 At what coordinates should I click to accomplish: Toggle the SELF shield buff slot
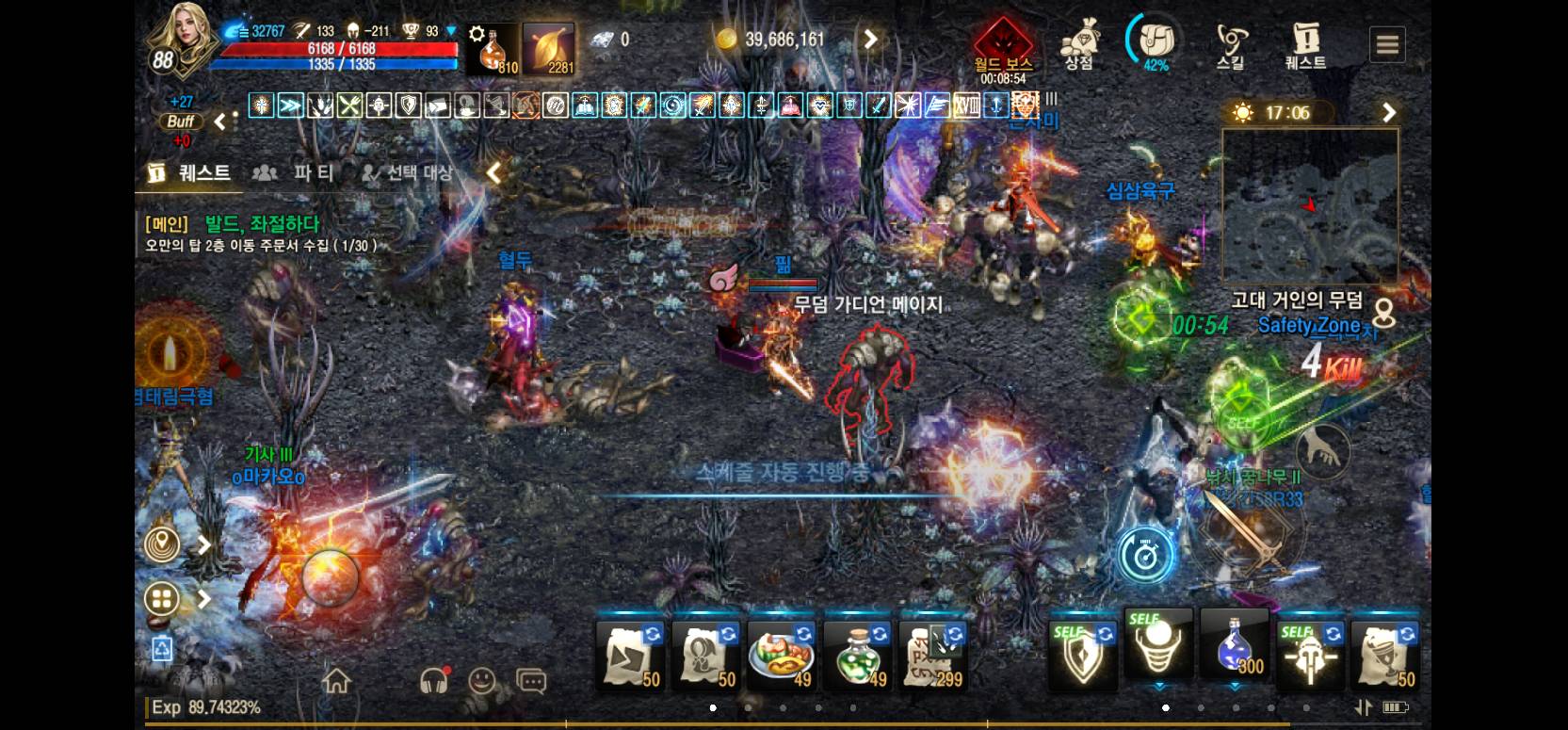point(1081,650)
